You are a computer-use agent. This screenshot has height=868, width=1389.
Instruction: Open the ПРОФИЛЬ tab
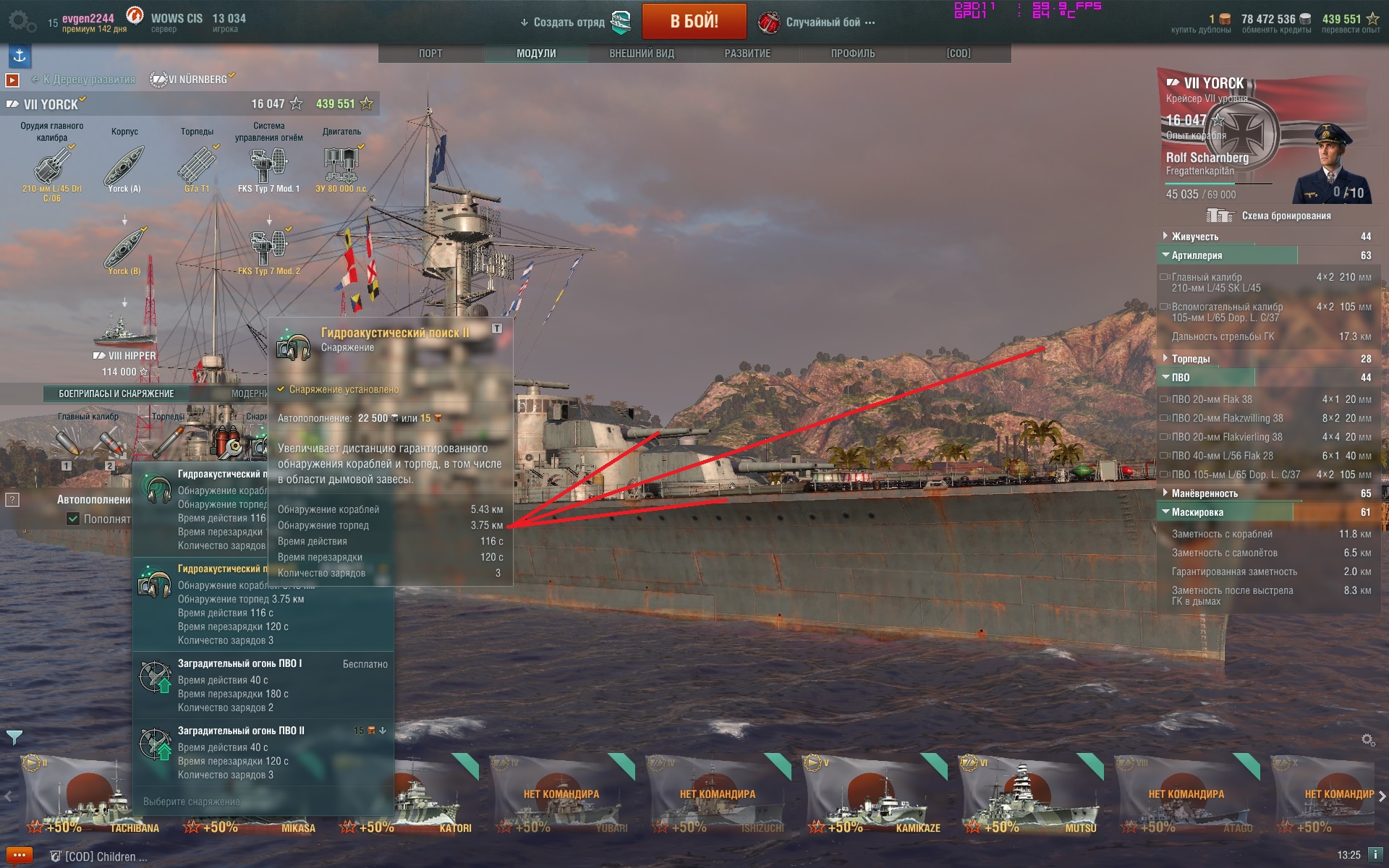click(853, 54)
